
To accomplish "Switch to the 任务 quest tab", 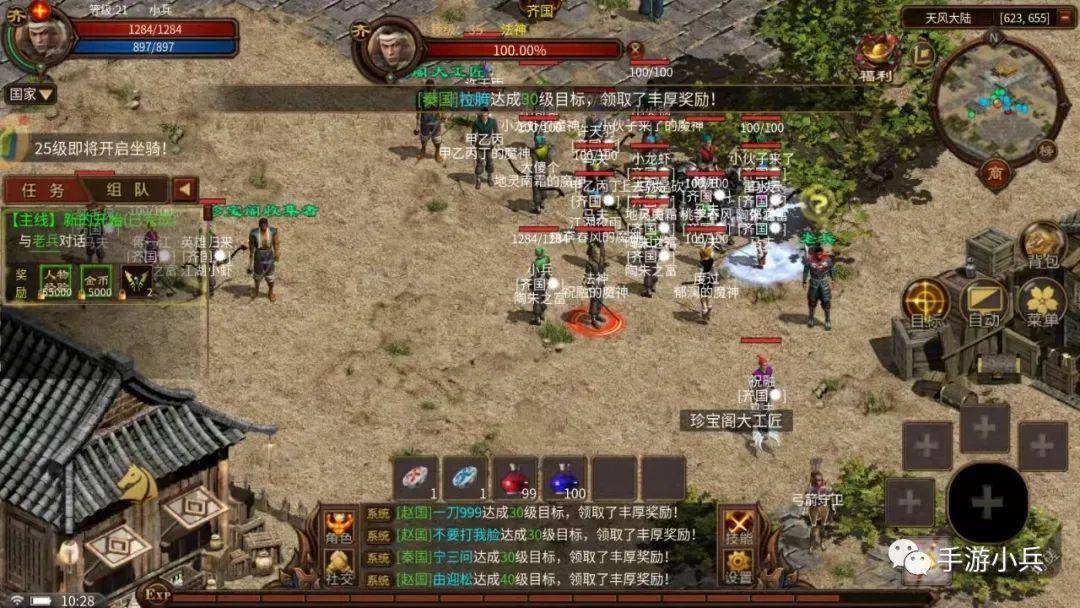I will click(43, 190).
